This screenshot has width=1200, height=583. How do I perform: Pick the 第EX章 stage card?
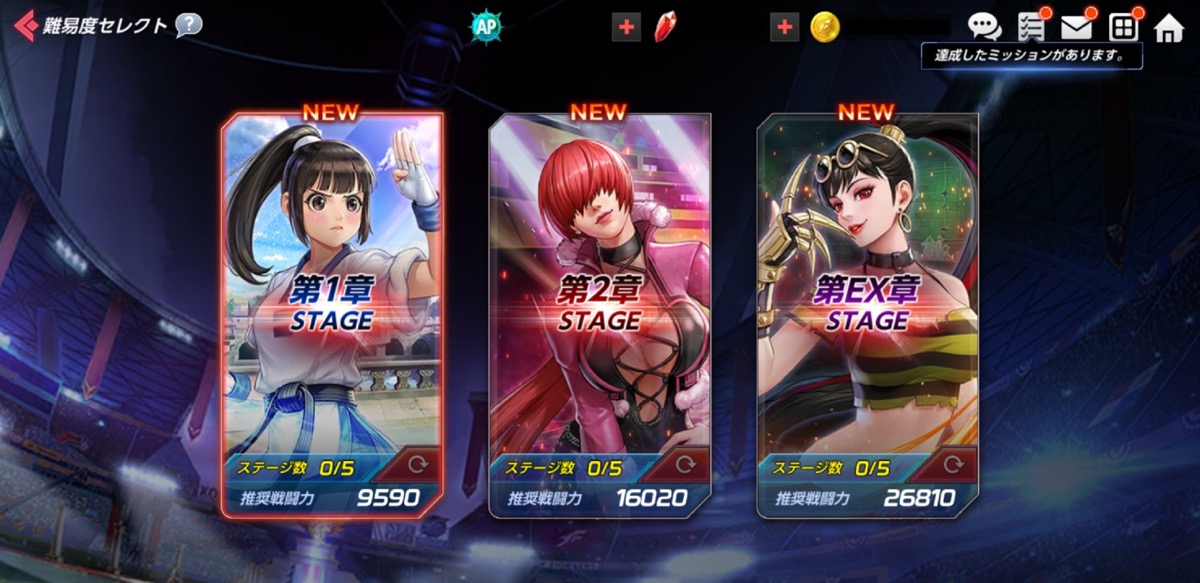[x=867, y=300]
